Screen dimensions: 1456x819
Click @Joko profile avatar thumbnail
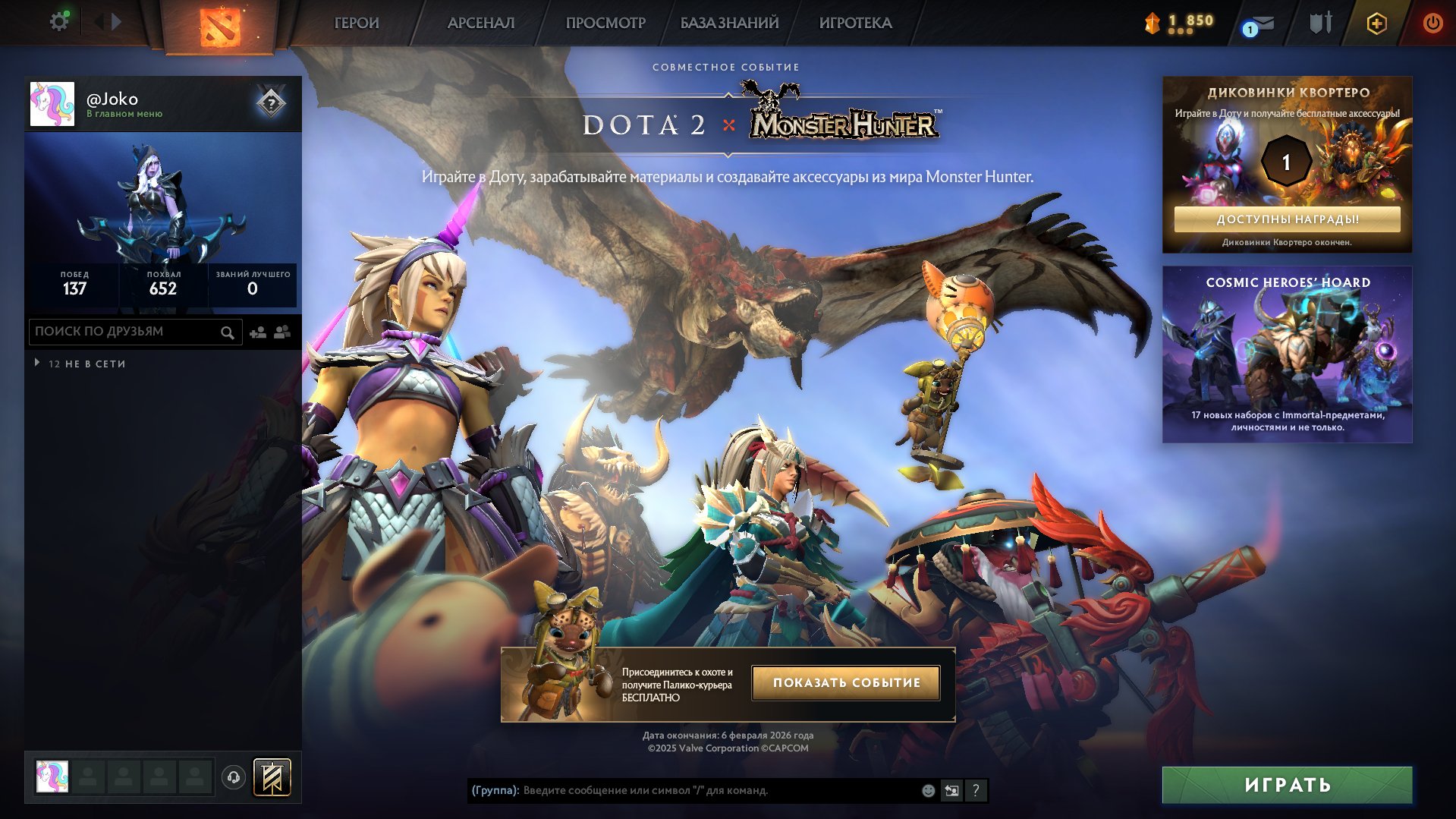(52, 104)
